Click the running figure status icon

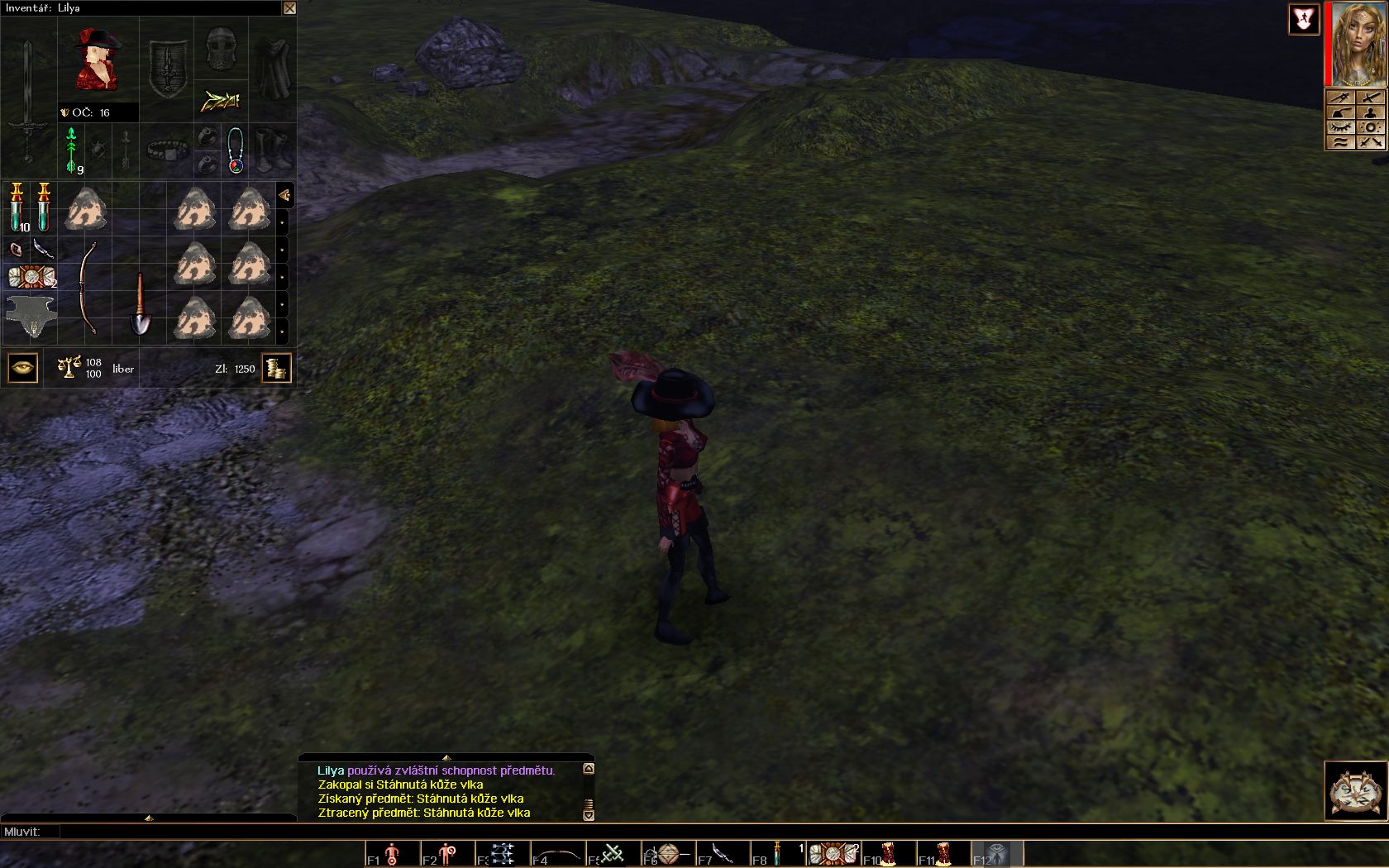[x=1304, y=20]
